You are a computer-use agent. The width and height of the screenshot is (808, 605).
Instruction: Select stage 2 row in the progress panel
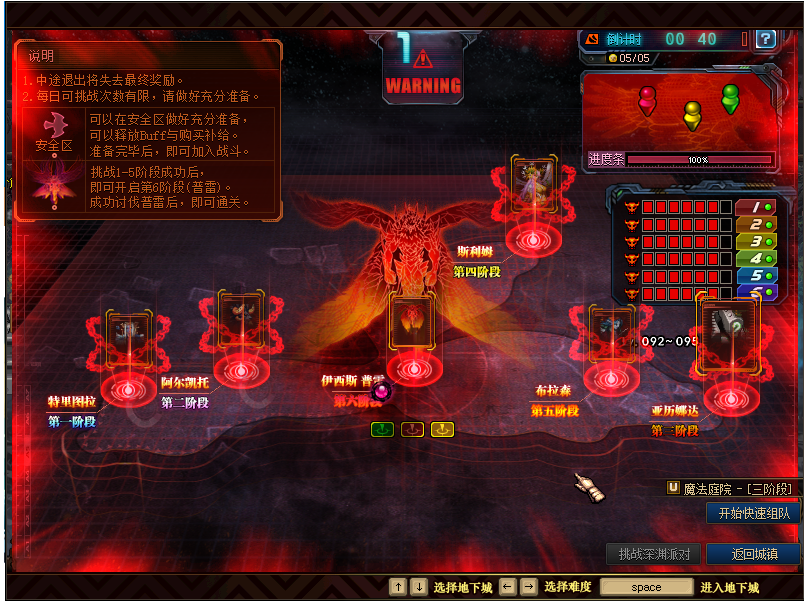pos(755,224)
